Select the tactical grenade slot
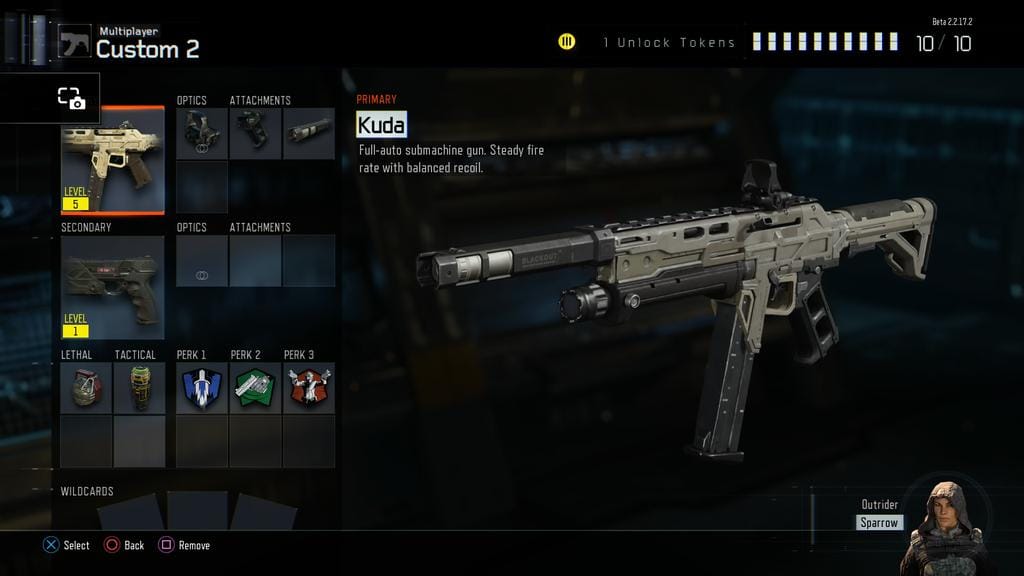This screenshot has height=576, width=1024. tap(139, 388)
